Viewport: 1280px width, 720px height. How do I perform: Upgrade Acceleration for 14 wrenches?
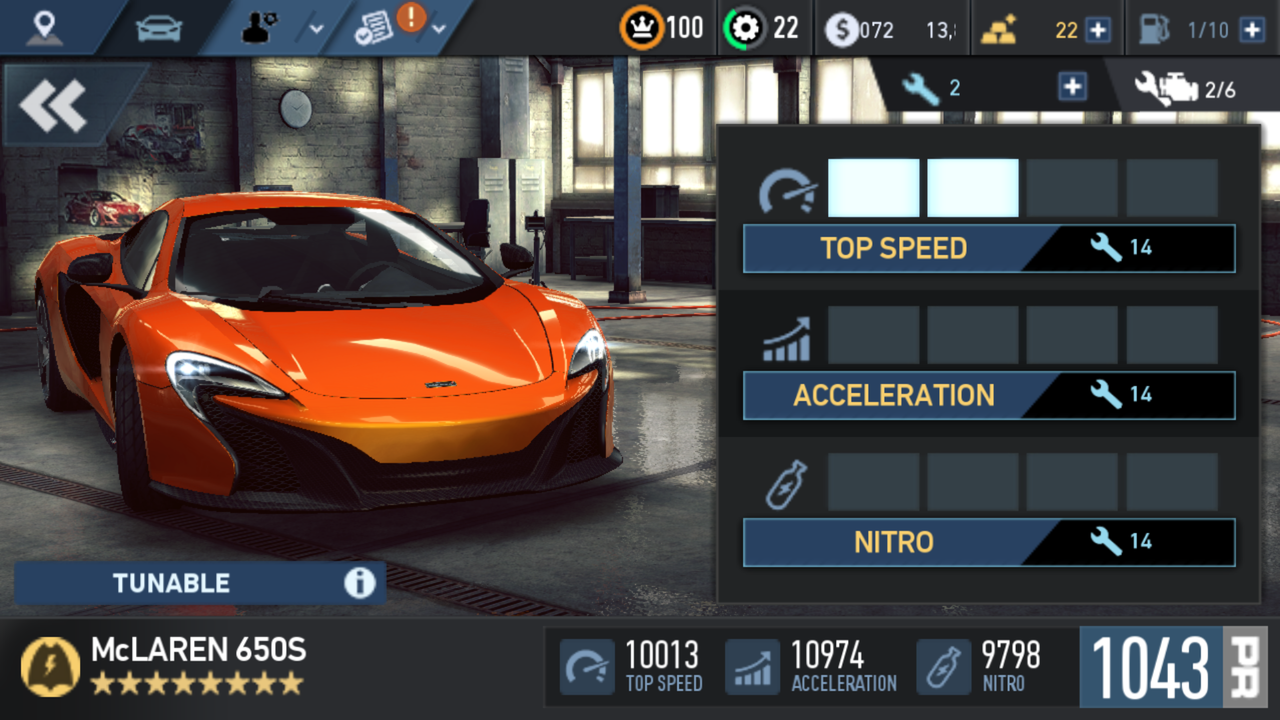click(989, 395)
